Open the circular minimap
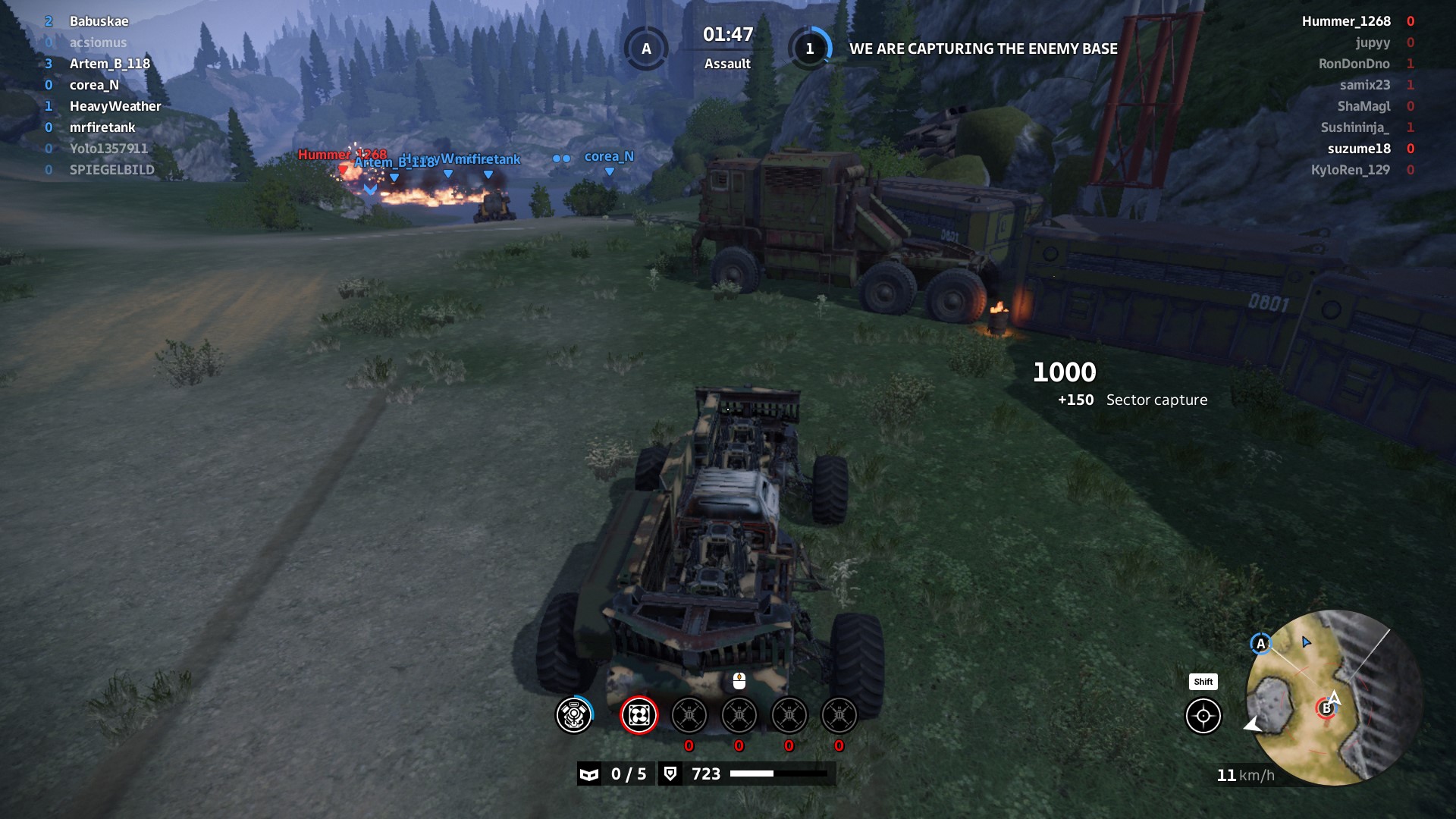 (1333, 698)
